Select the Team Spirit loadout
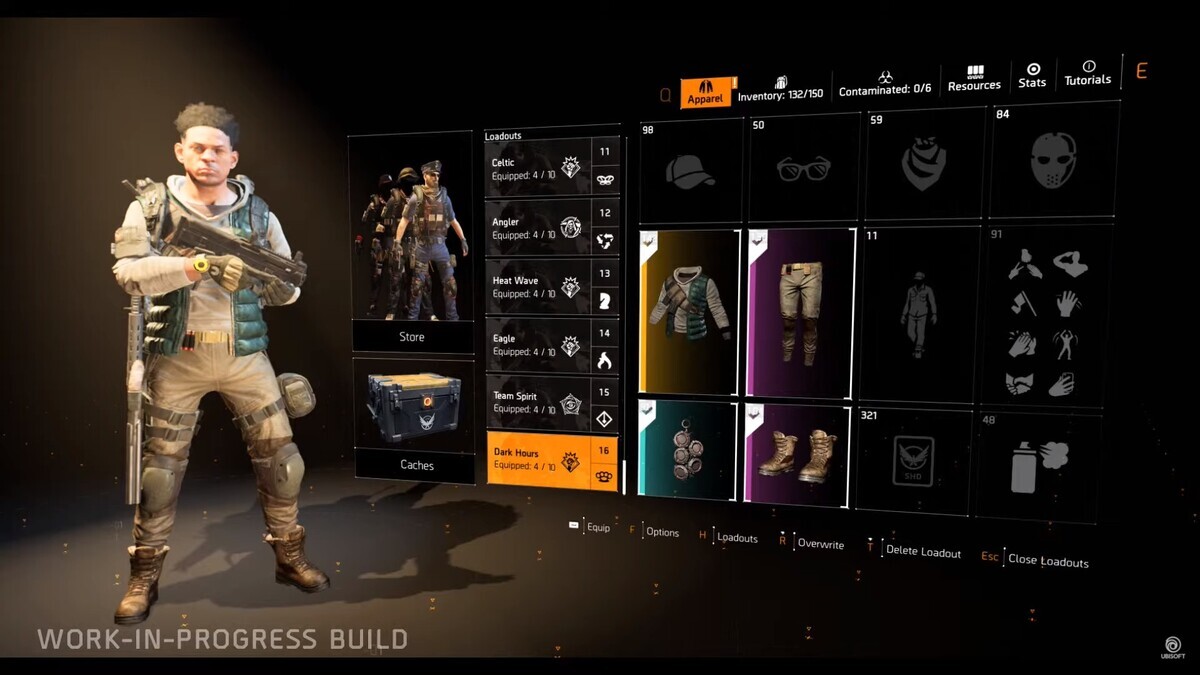Image resolution: width=1200 pixels, height=675 pixels. click(x=540, y=403)
